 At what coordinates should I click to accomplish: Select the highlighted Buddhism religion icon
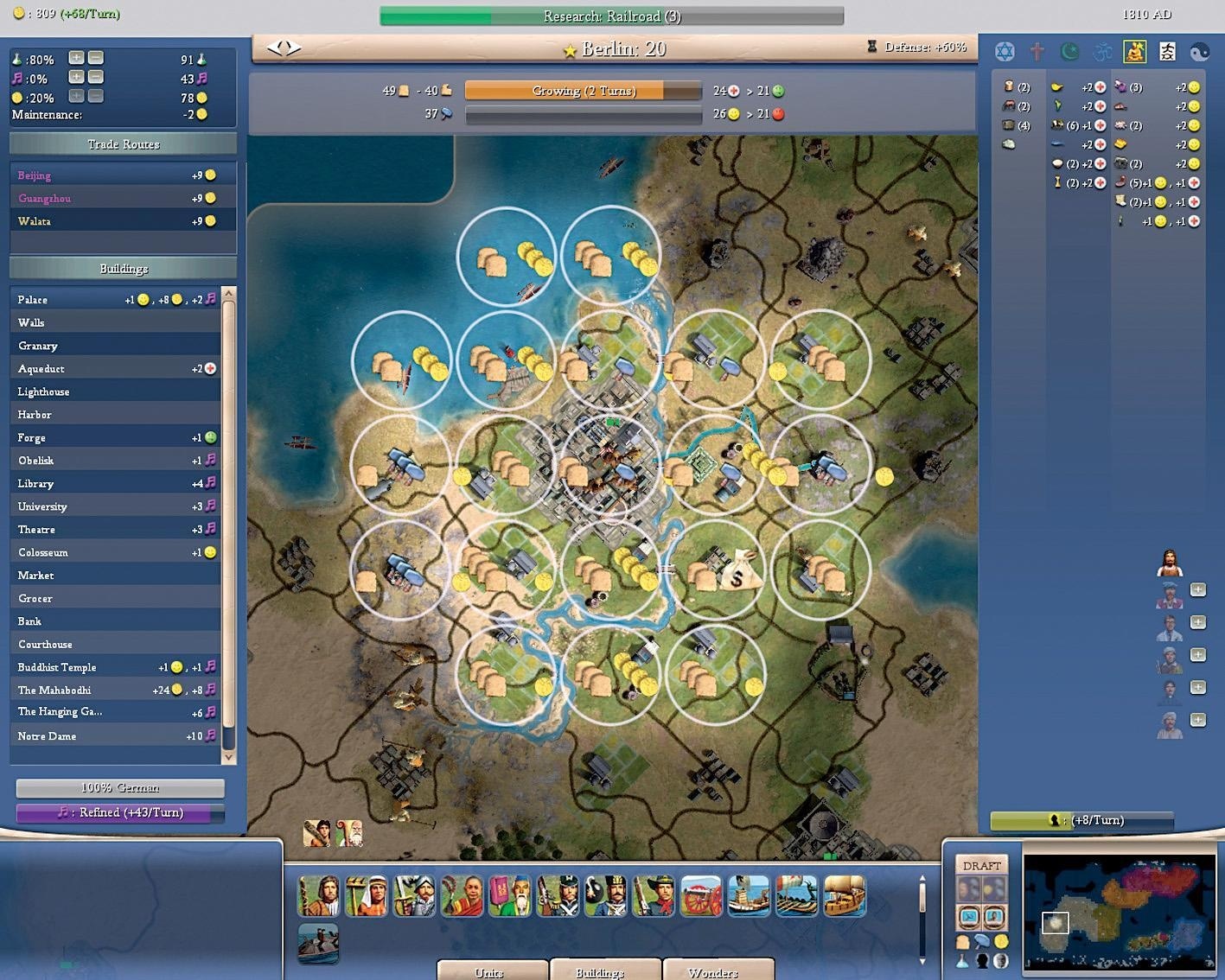[x=1134, y=51]
